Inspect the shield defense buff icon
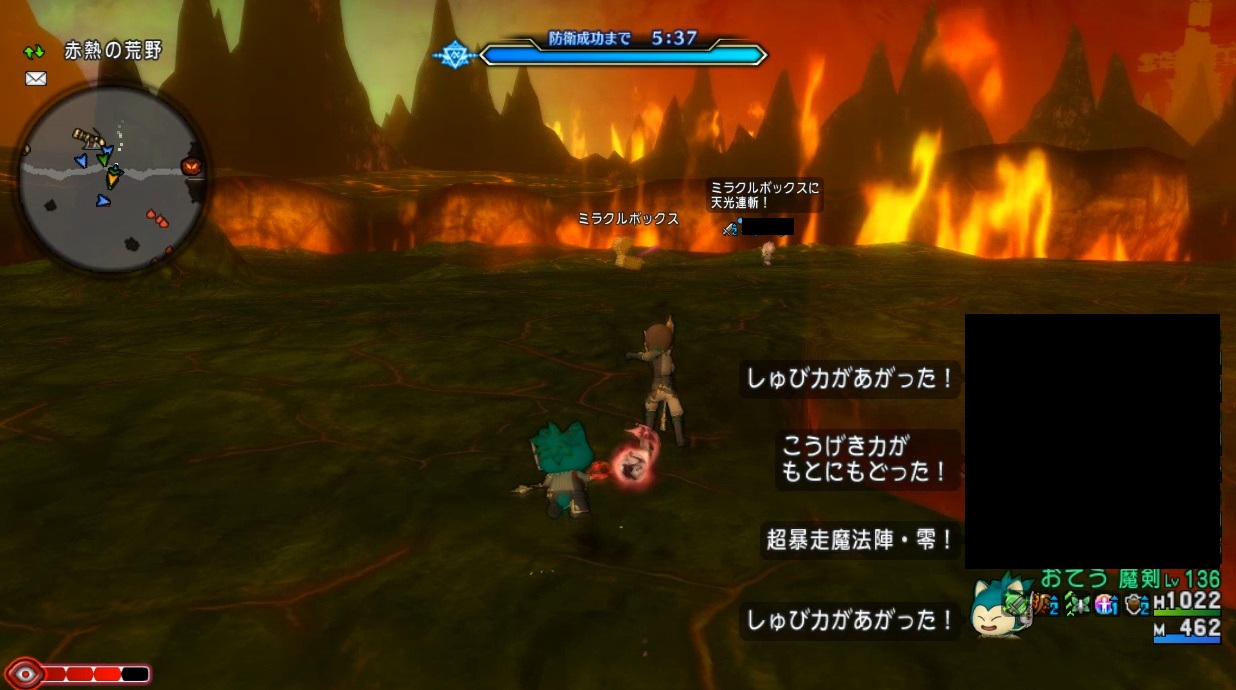The width and height of the screenshot is (1236, 690). pyautogui.click(x=1136, y=605)
